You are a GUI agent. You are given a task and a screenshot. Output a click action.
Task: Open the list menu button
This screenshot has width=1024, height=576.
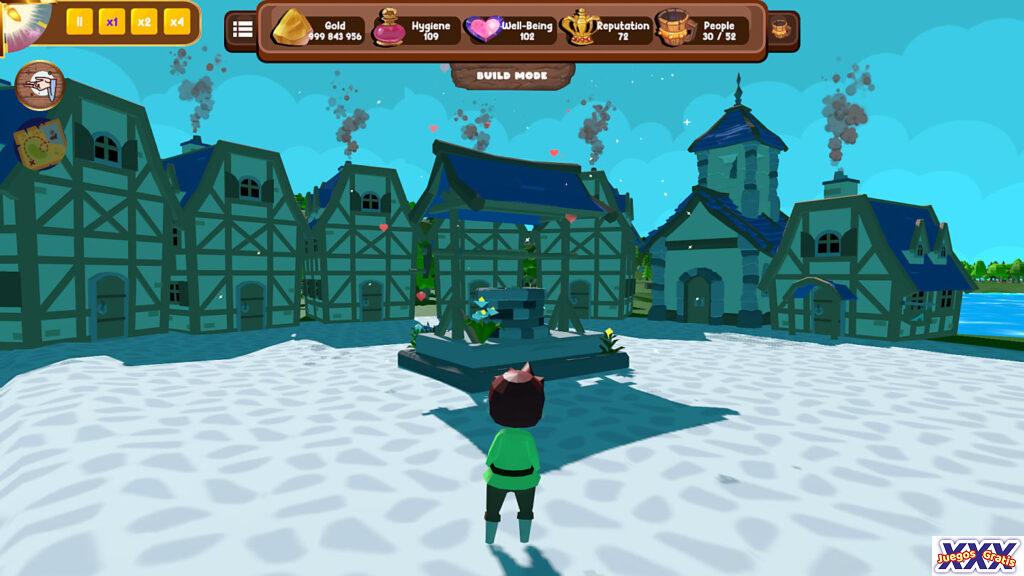click(242, 29)
